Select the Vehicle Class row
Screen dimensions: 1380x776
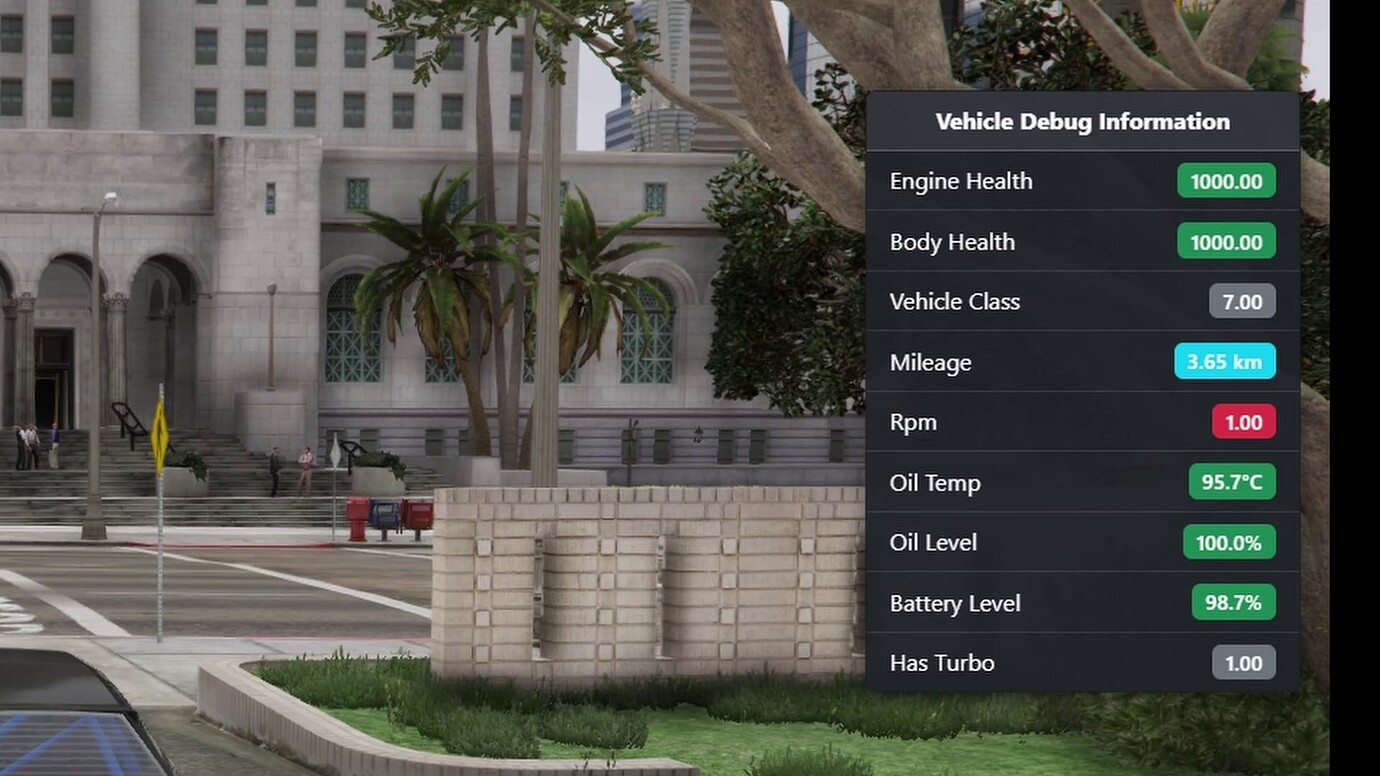tap(955, 301)
